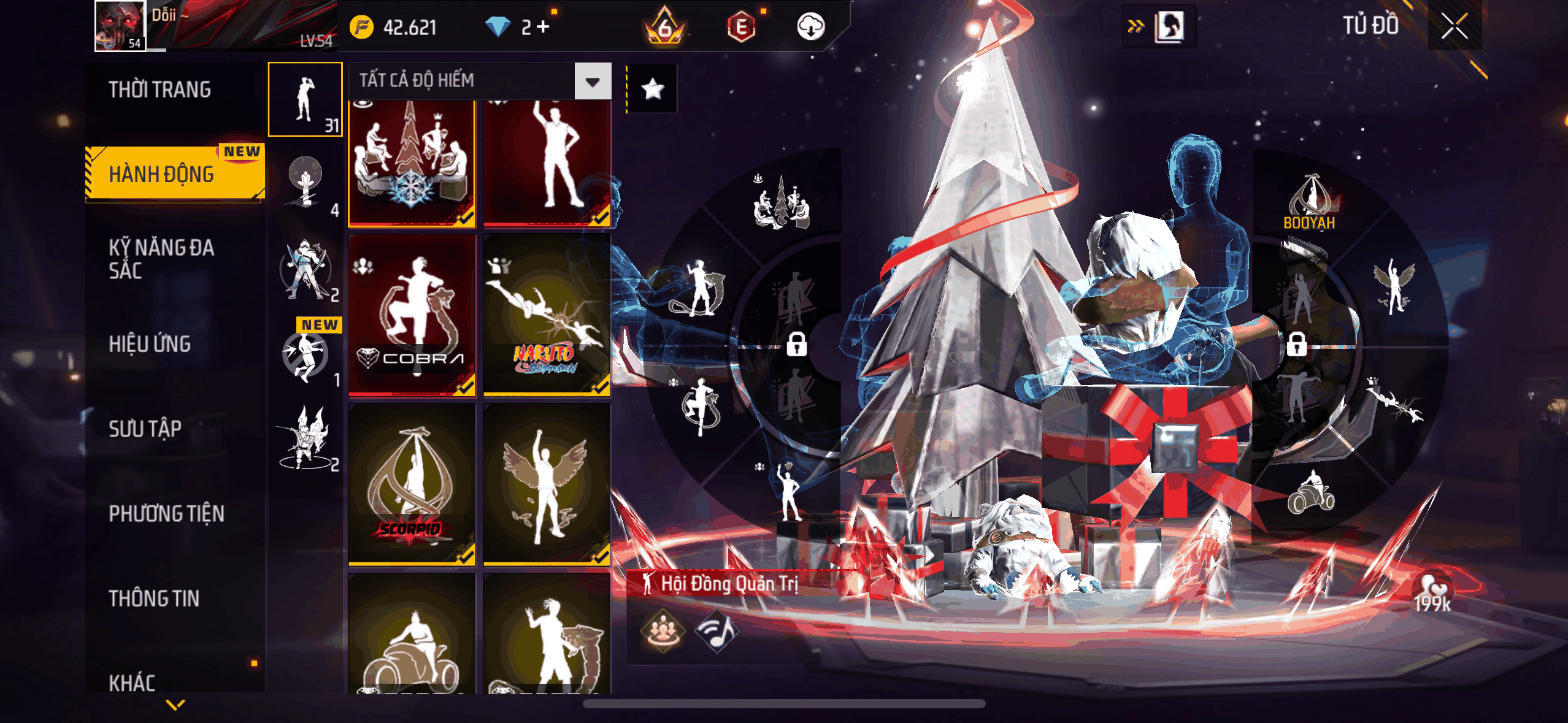Choose the Naruto Shippuden emote tile
Screen dimensions: 1568x723
[546, 315]
